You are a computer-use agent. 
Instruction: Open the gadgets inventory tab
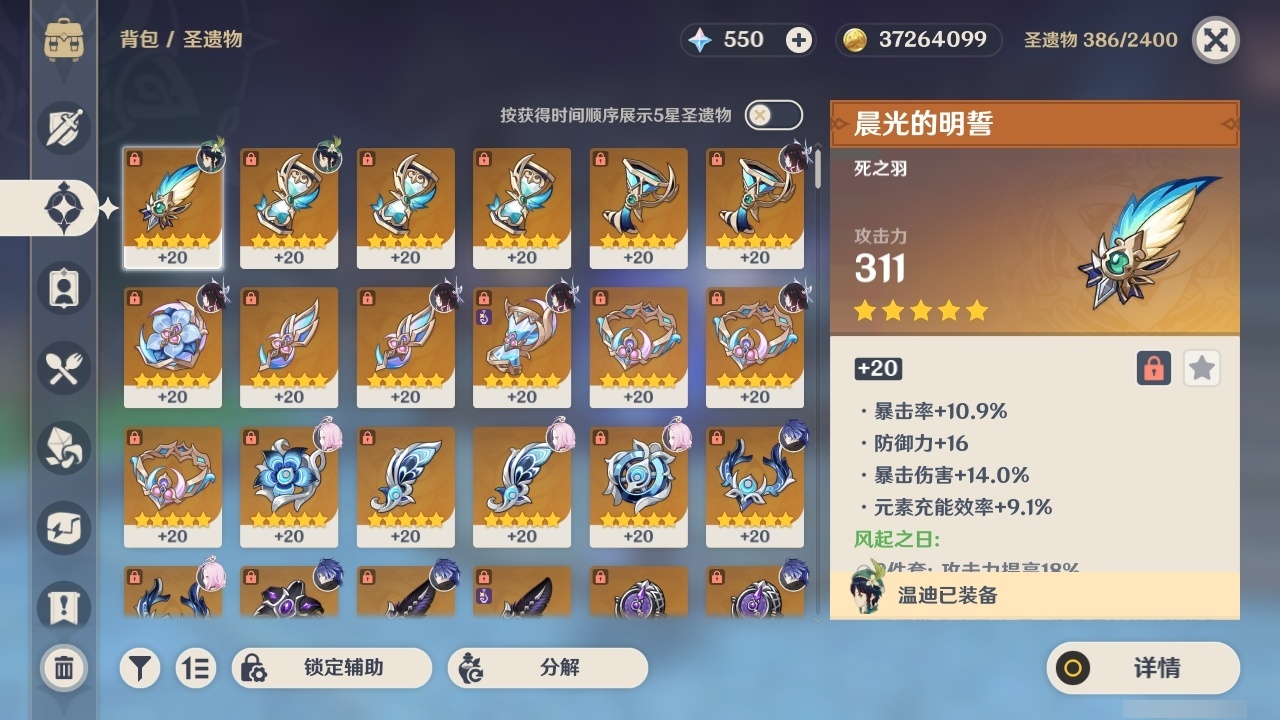(62, 528)
